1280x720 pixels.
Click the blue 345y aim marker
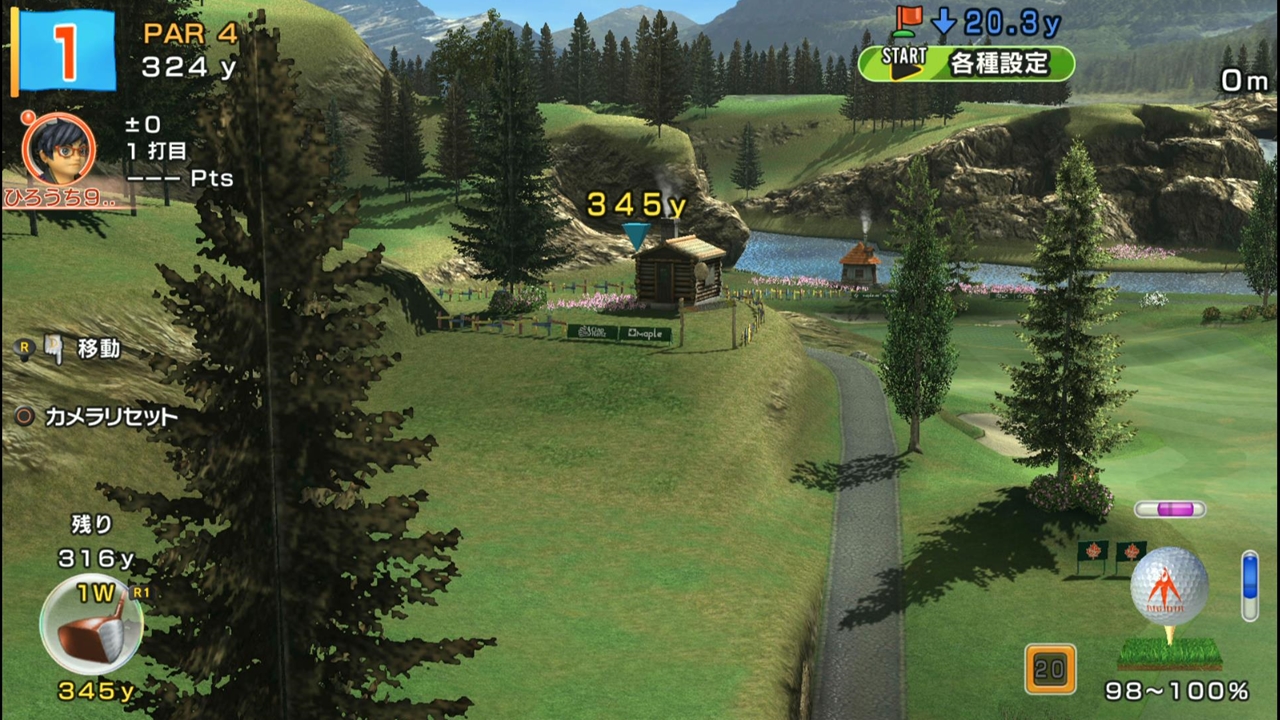pos(635,236)
